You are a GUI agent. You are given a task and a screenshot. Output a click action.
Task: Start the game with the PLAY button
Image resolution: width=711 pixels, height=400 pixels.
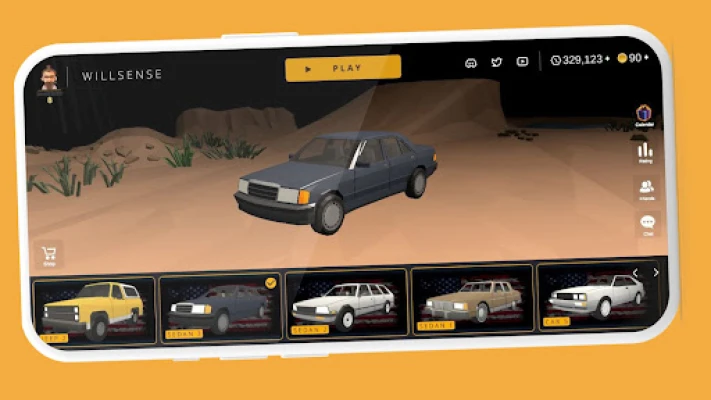343,68
